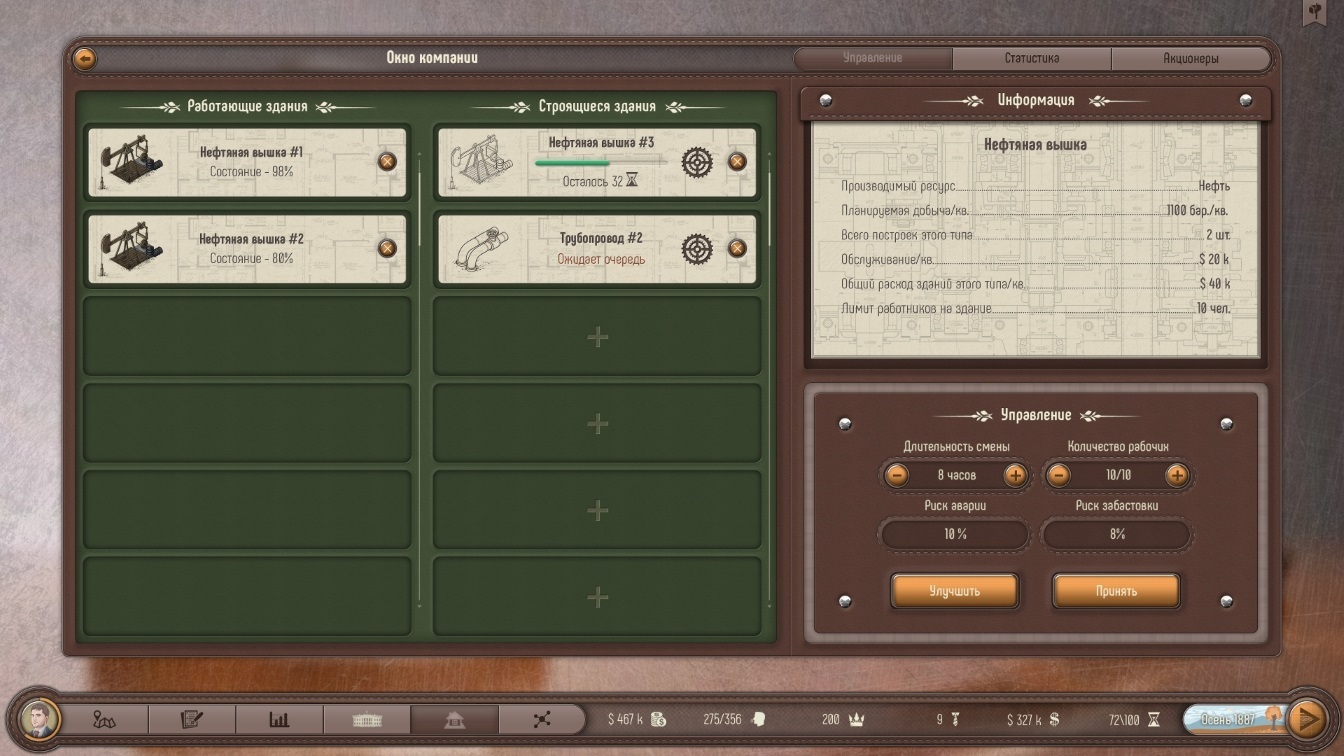Viewport: 1344px width, 756px height.
Task: Decrease Длительность смены with the minus stepper
Action: tap(897, 475)
